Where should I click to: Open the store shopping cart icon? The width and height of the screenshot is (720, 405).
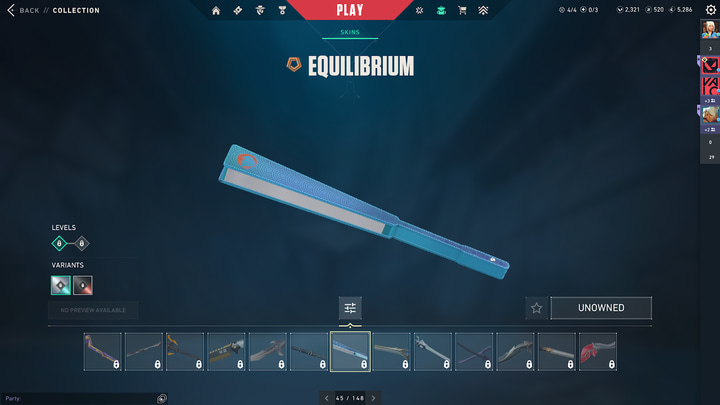(462, 10)
